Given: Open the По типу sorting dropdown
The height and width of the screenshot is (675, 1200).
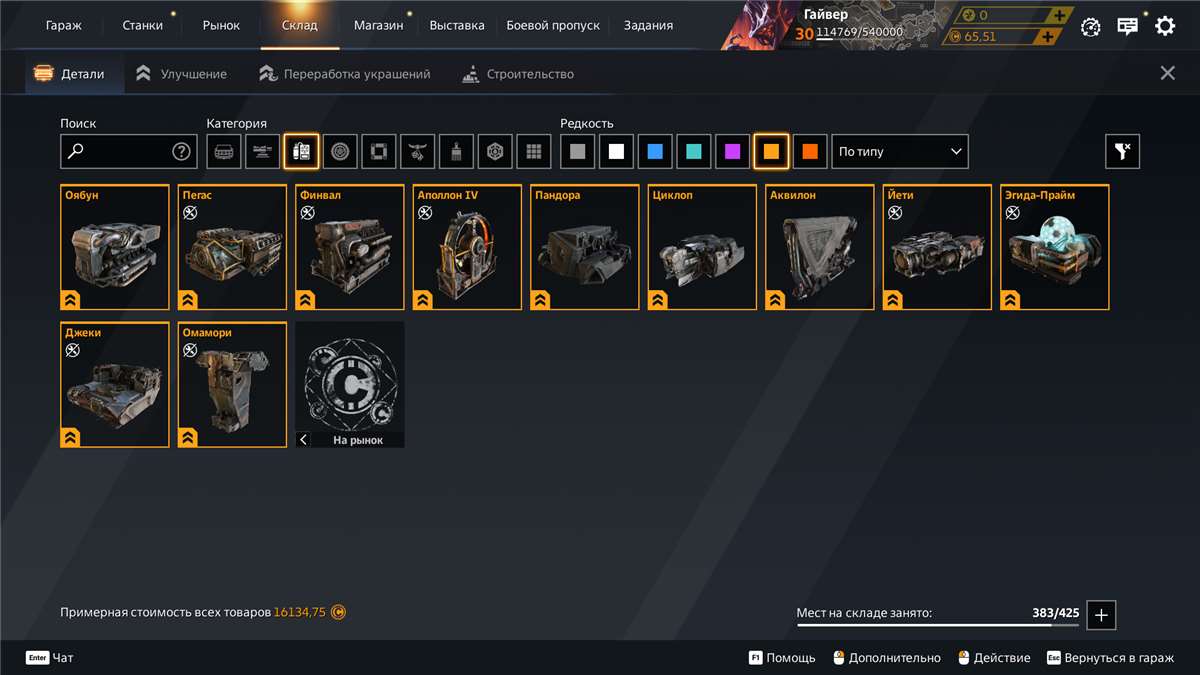Looking at the screenshot, I should click(900, 152).
